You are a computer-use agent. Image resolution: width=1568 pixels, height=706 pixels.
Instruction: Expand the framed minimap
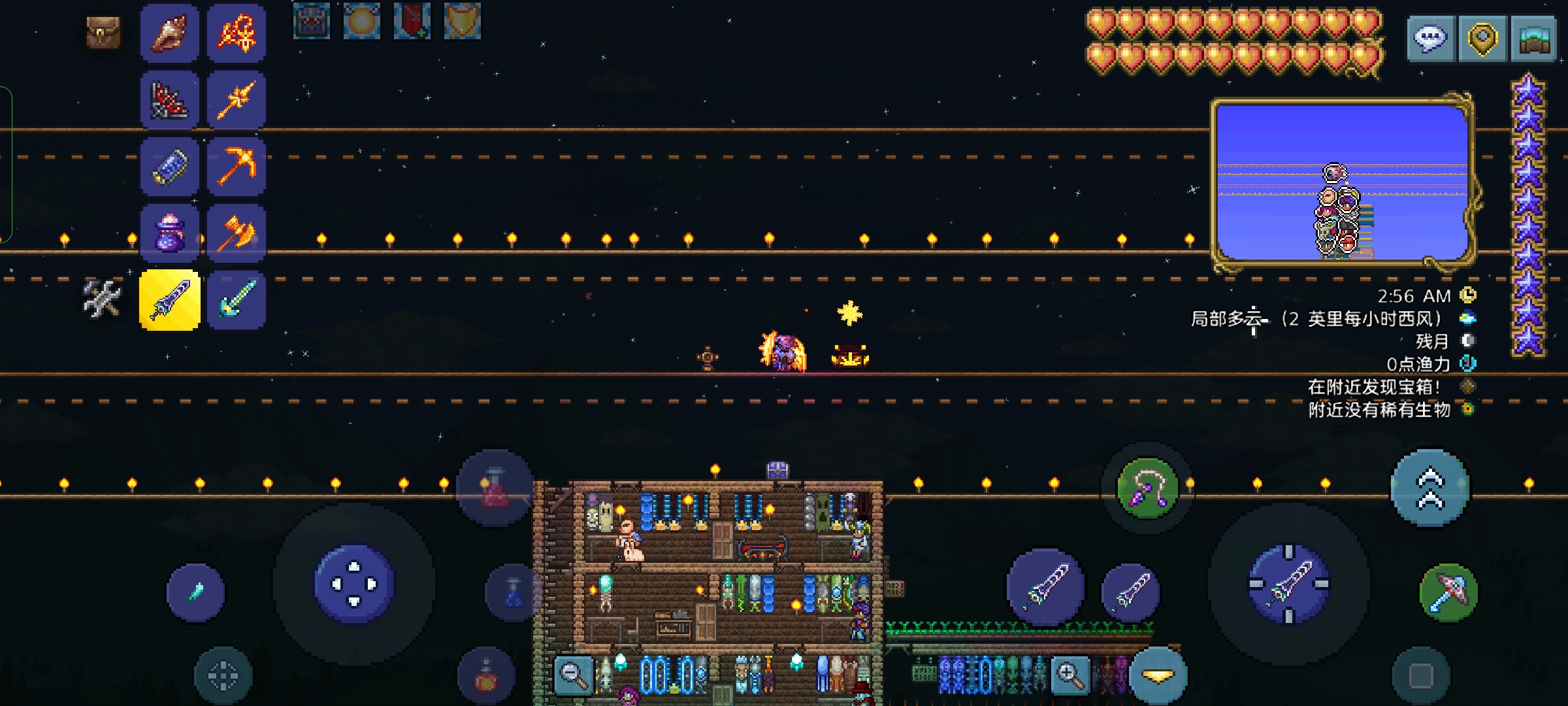(1343, 183)
